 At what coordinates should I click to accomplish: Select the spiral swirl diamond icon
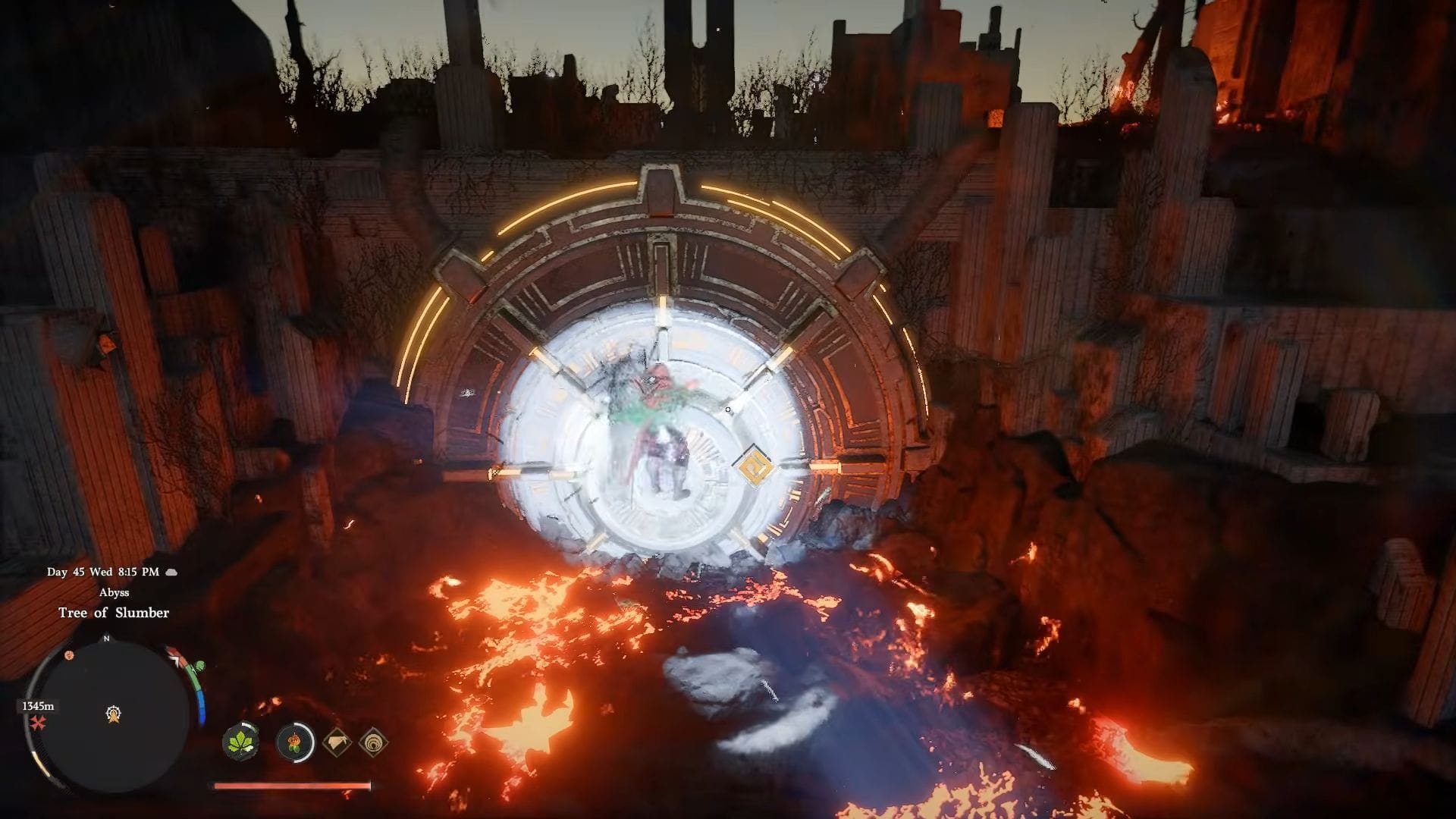373,742
